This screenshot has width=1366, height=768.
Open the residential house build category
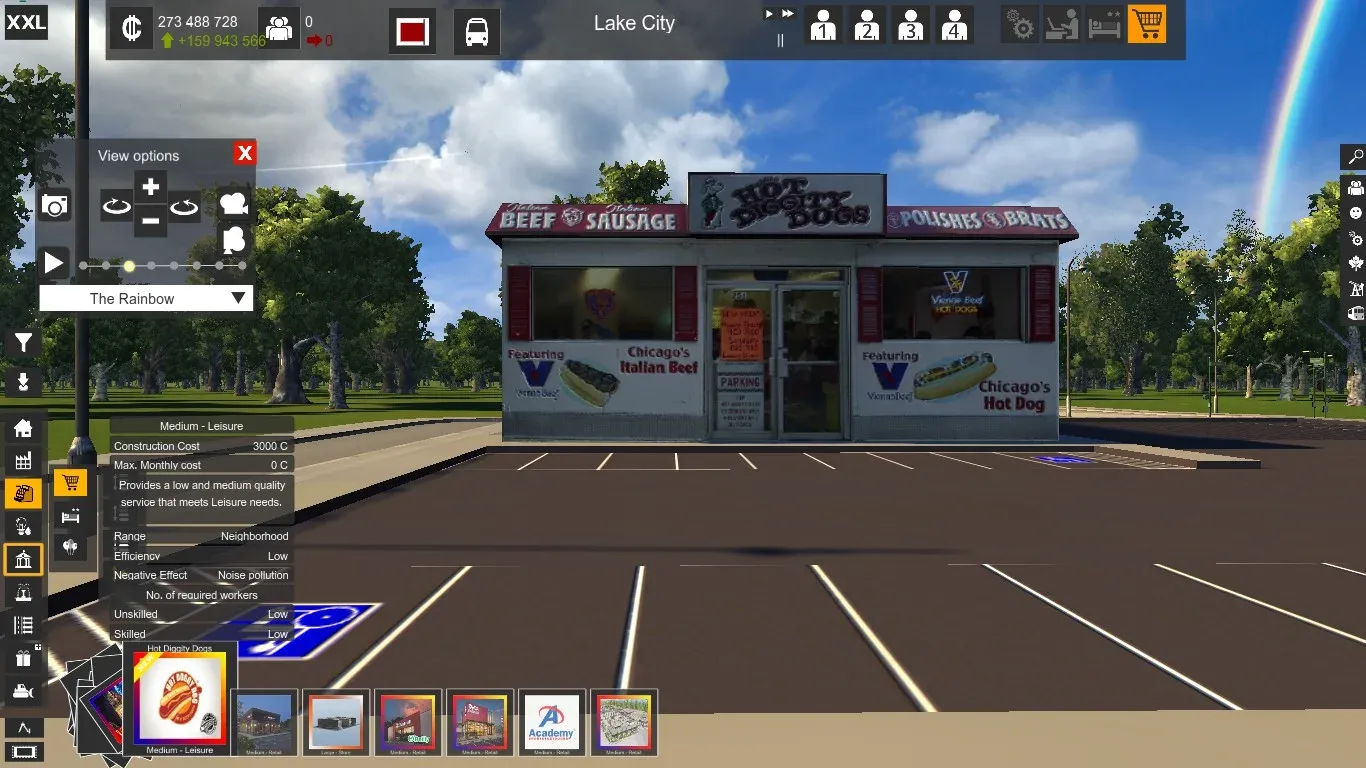click(x=23, y=429)
